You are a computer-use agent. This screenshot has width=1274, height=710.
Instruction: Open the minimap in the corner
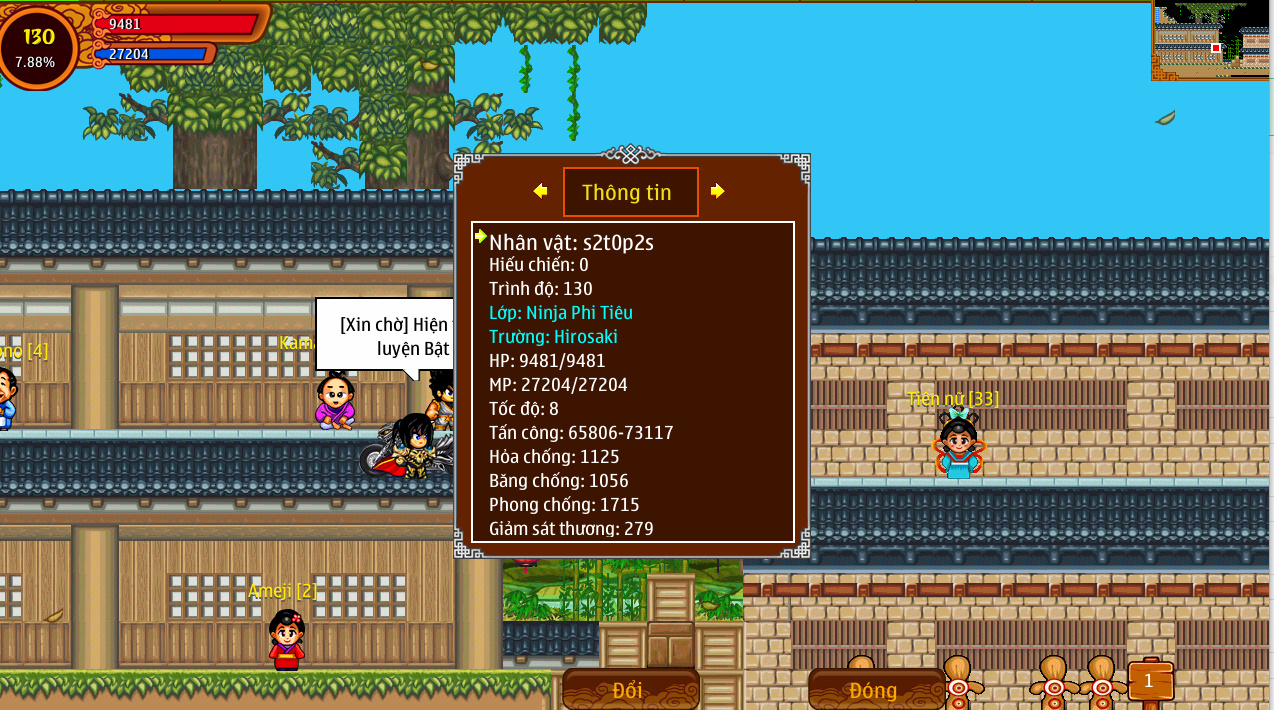click(1211, 40)
